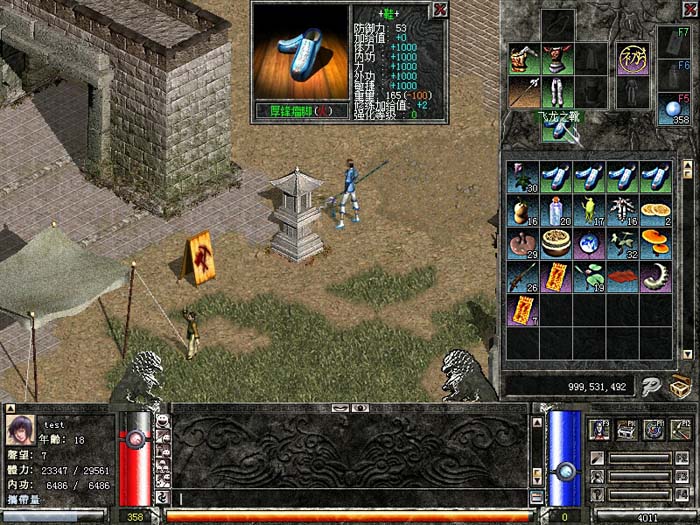Choose the equipped white trousers slot
700x525 pixels.
tap(556, 92)
